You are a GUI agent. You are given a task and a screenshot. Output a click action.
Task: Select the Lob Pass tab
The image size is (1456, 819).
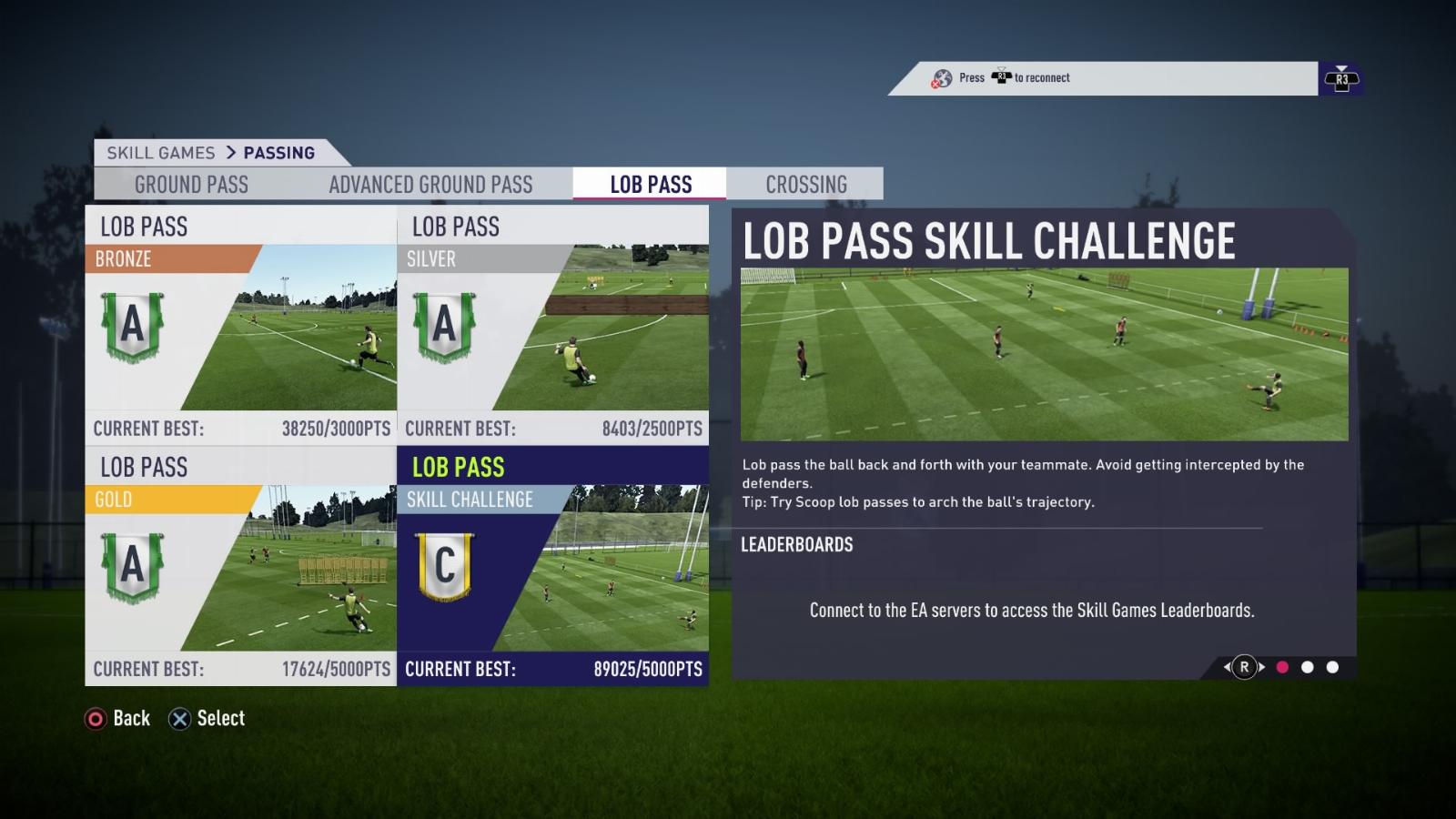pyautogui.click(x=651, y=185)
